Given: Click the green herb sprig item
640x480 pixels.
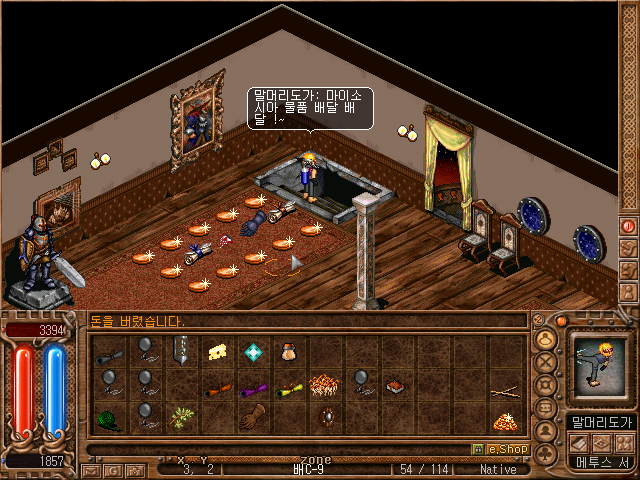Looking at the screenshot, I should pos(181,415).
